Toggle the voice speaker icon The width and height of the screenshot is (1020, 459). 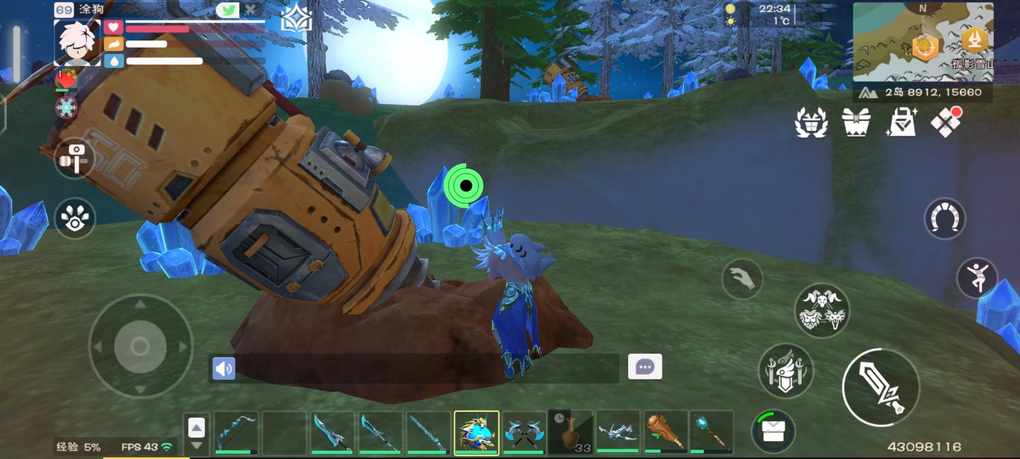(224, 368)
